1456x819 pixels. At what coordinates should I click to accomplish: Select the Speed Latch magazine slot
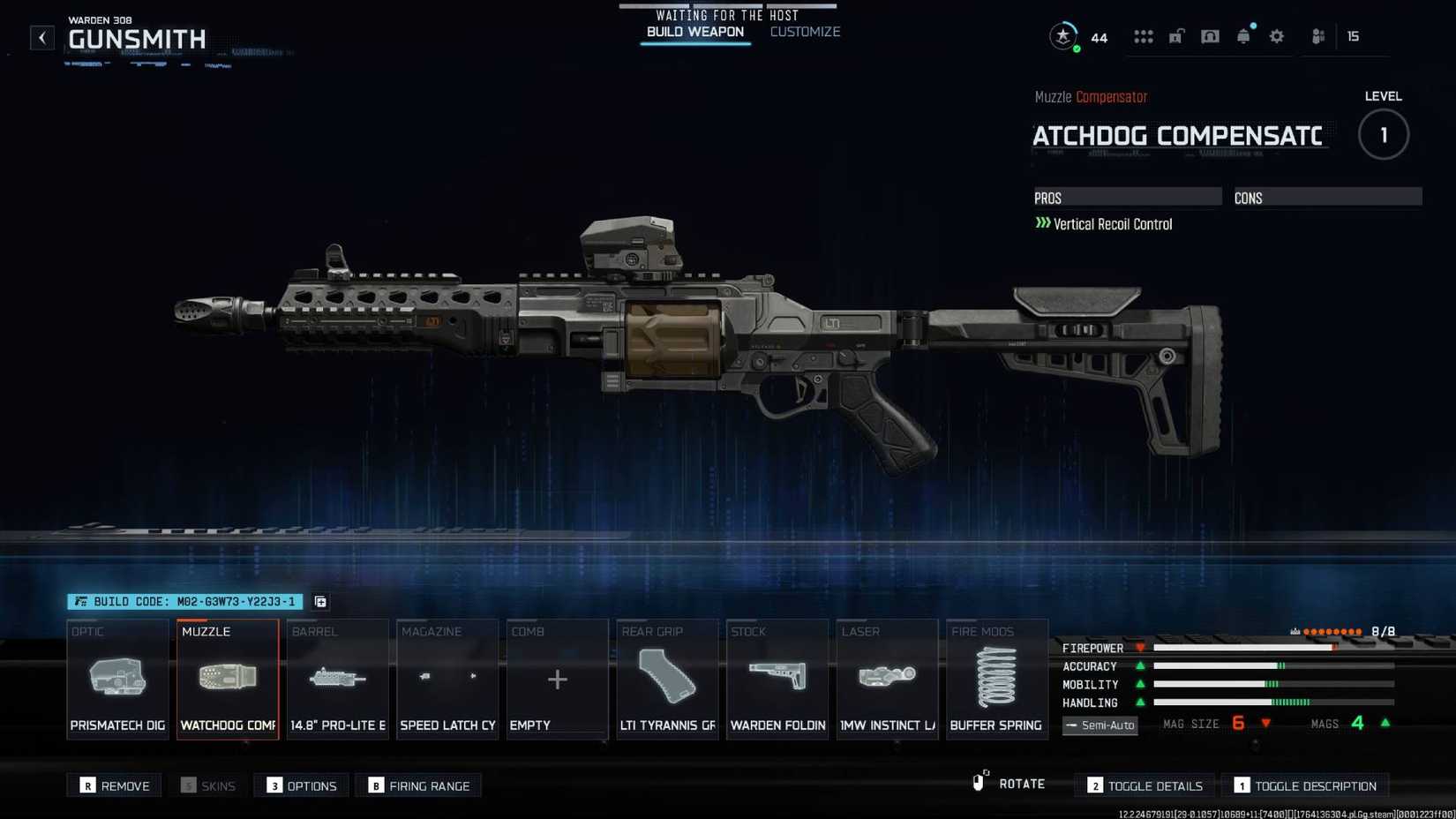point(447,680)
